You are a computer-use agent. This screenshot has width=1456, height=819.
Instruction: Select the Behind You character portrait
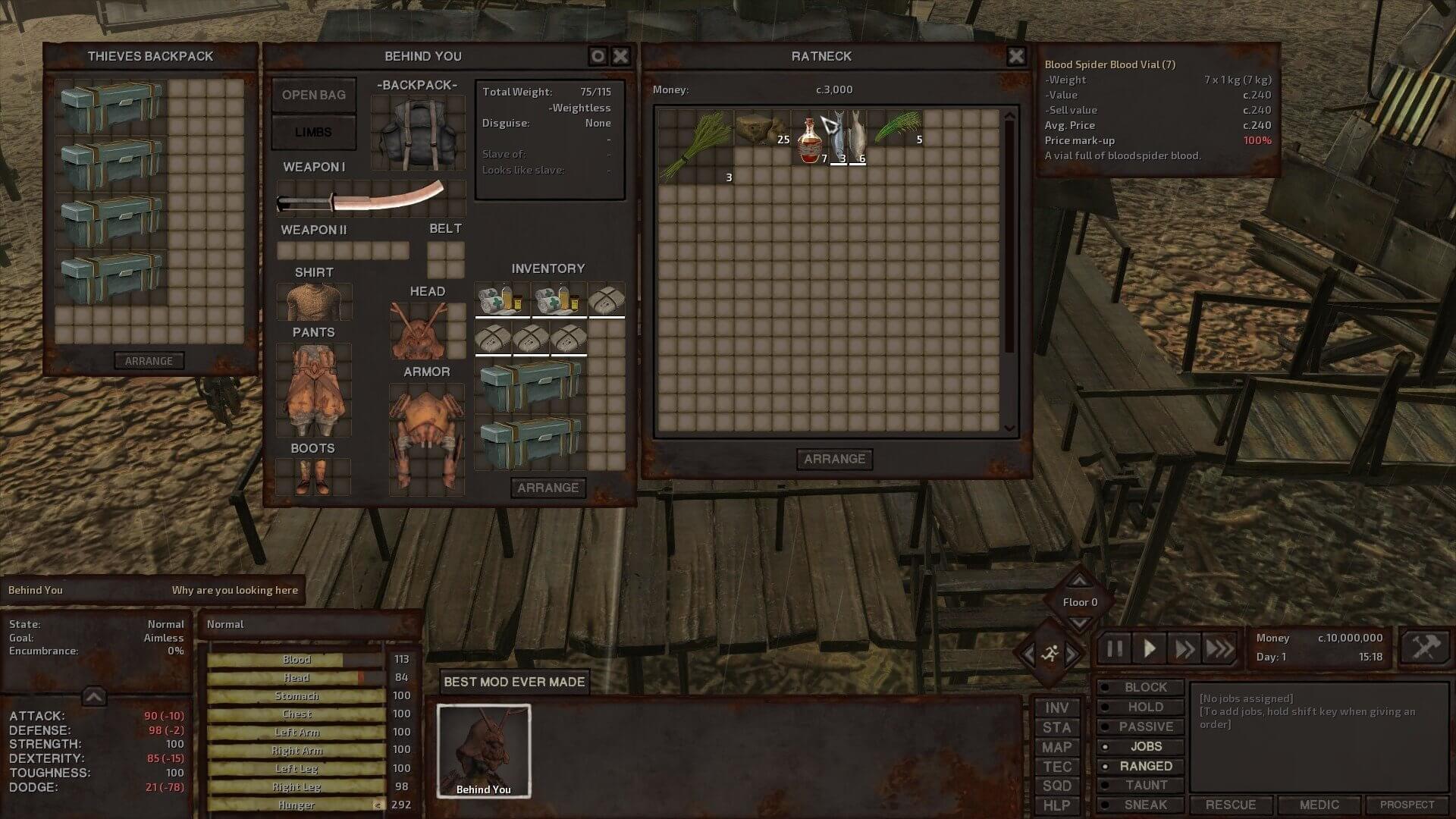coord(484,751)
